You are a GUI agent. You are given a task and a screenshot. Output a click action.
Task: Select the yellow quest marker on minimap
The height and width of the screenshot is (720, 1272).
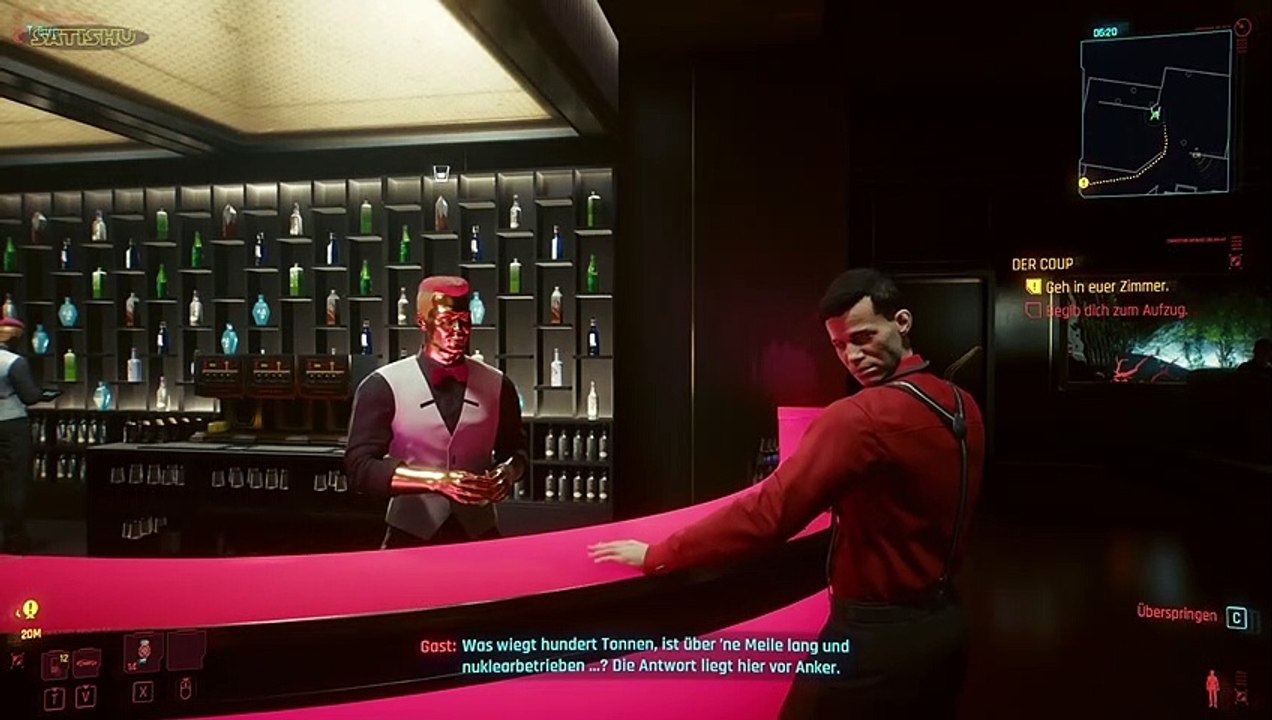pyautogui.click(x=1083, y=183)
